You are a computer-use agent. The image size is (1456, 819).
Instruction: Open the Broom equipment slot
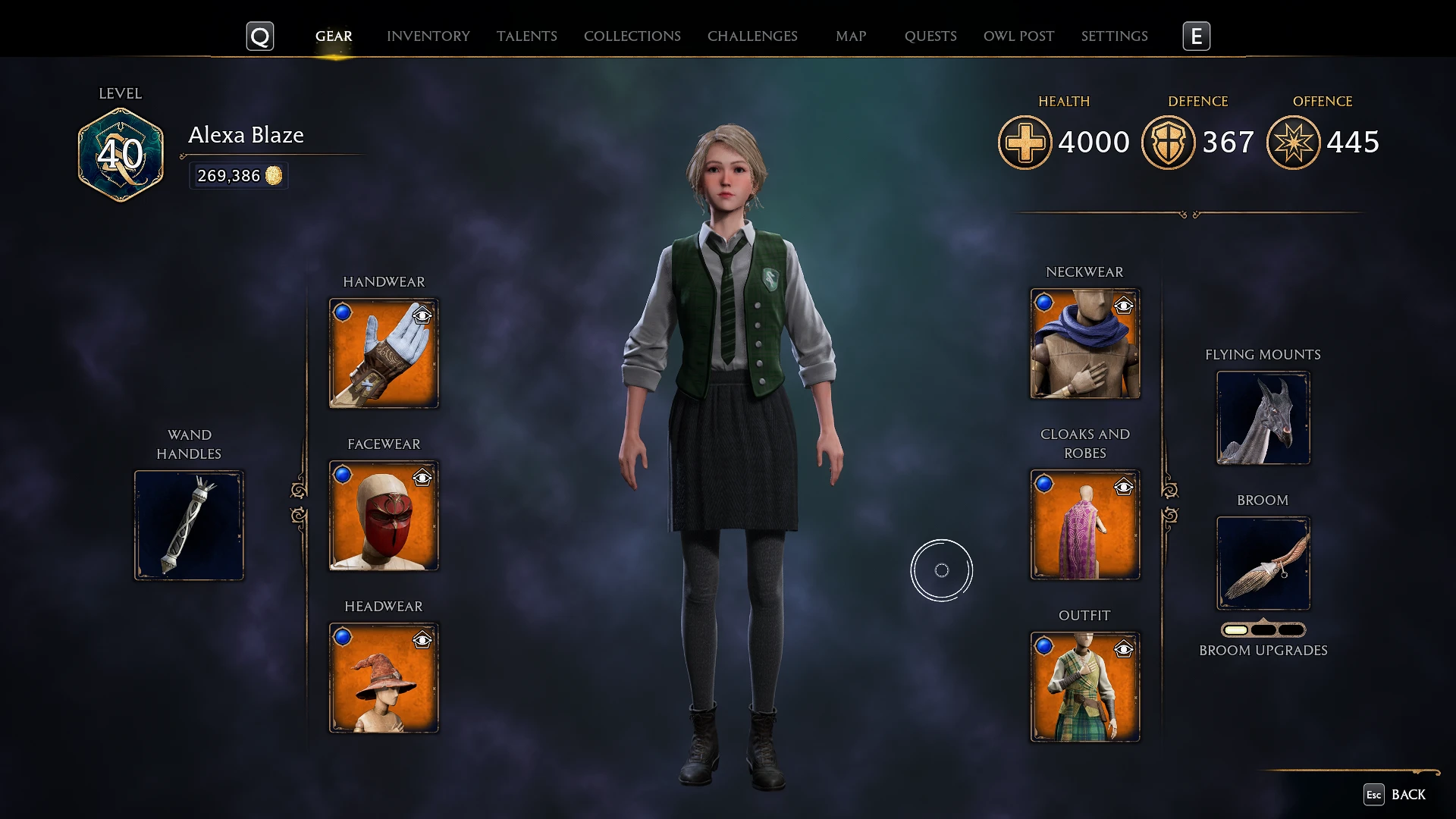point(1263,563)
